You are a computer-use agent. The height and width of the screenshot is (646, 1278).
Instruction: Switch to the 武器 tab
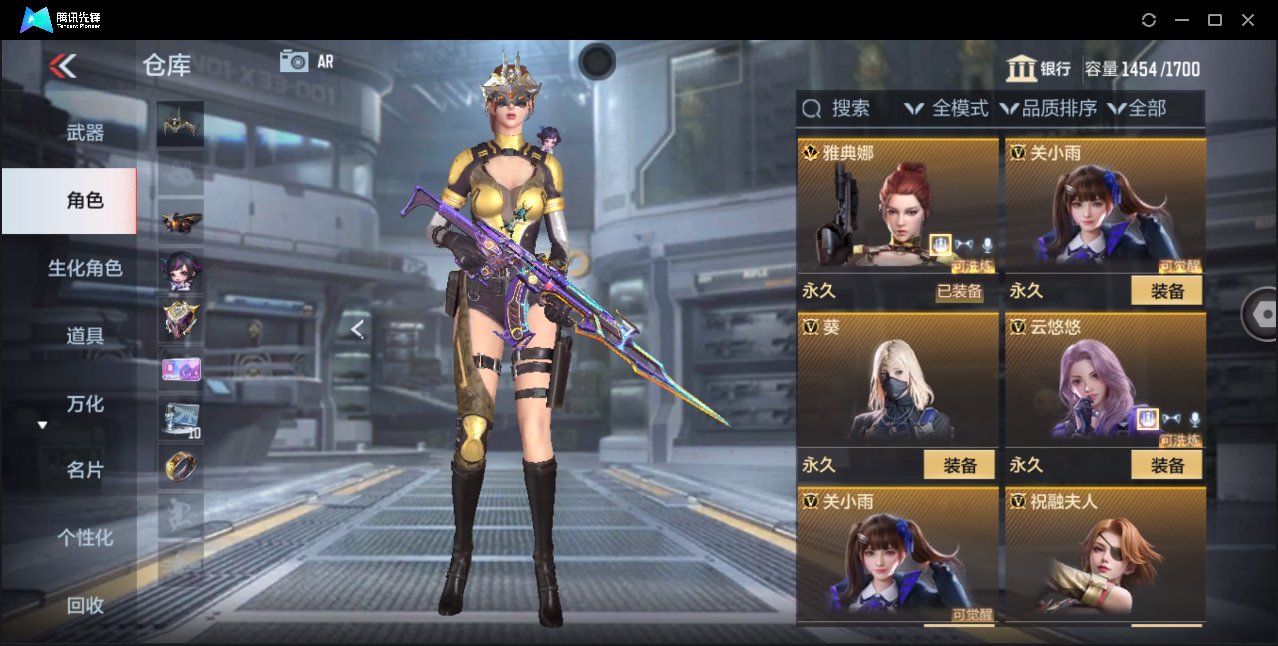85,132
